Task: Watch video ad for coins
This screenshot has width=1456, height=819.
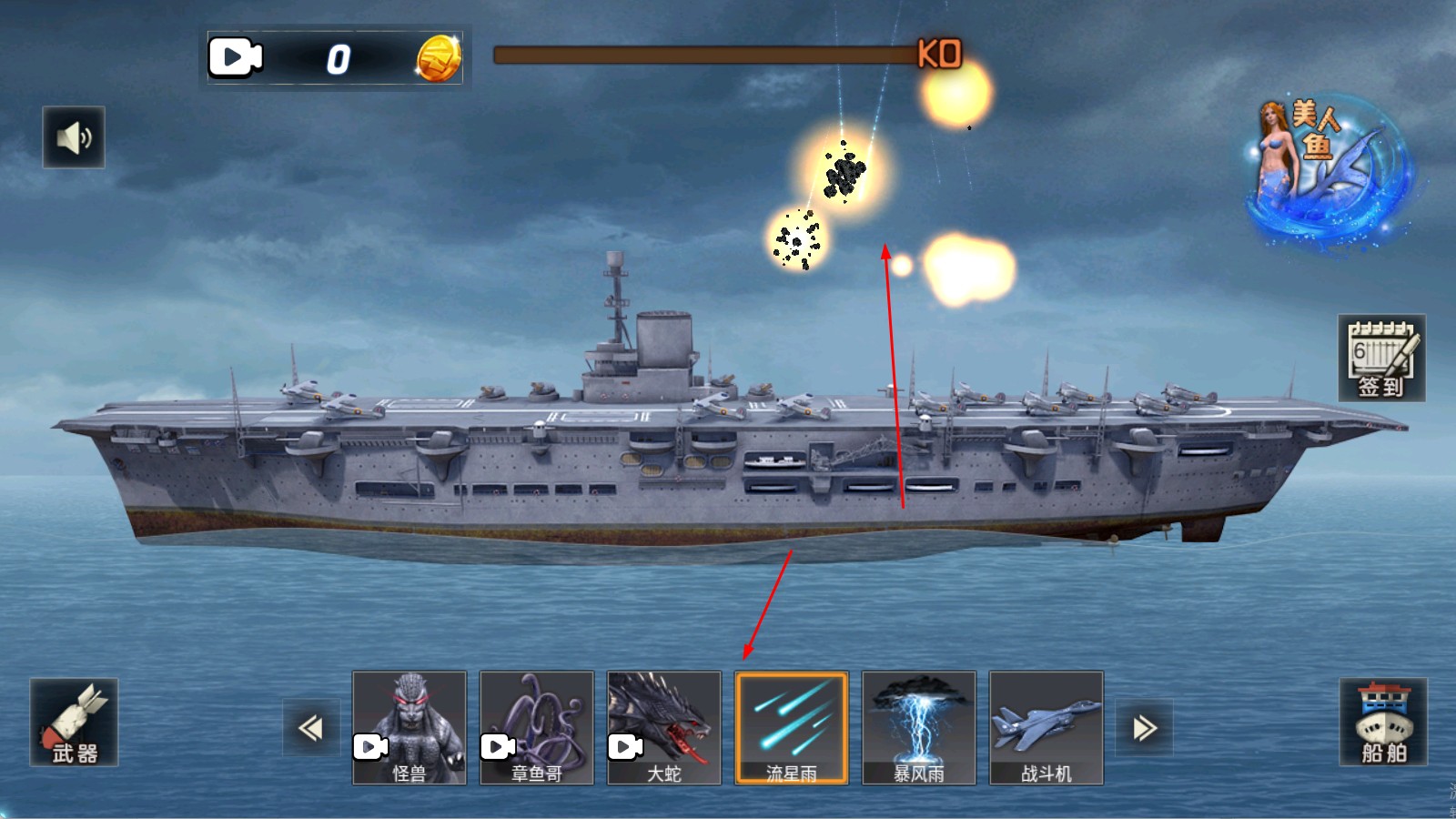Action: click(236, 58)
